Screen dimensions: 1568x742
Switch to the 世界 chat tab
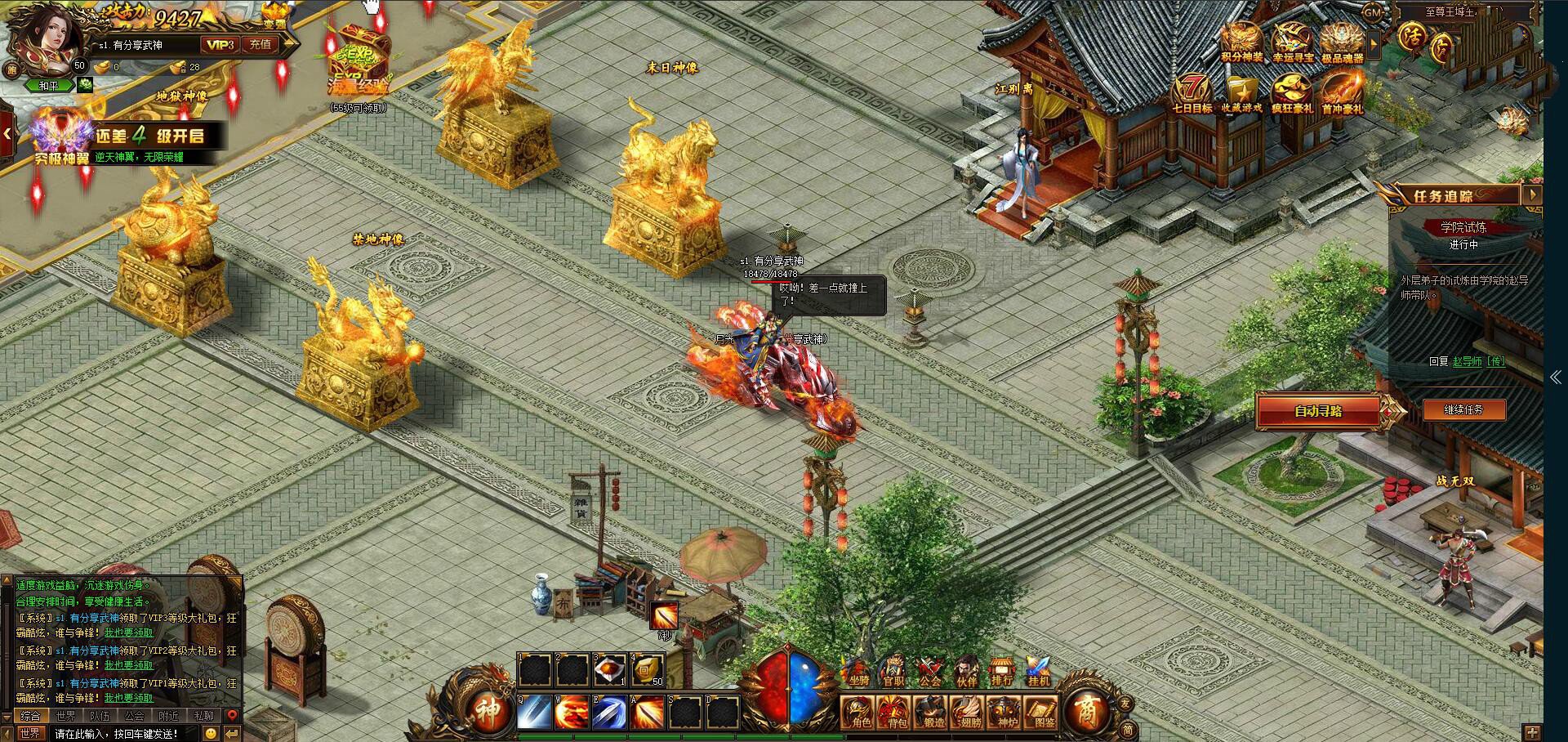(x=65, y=716)
